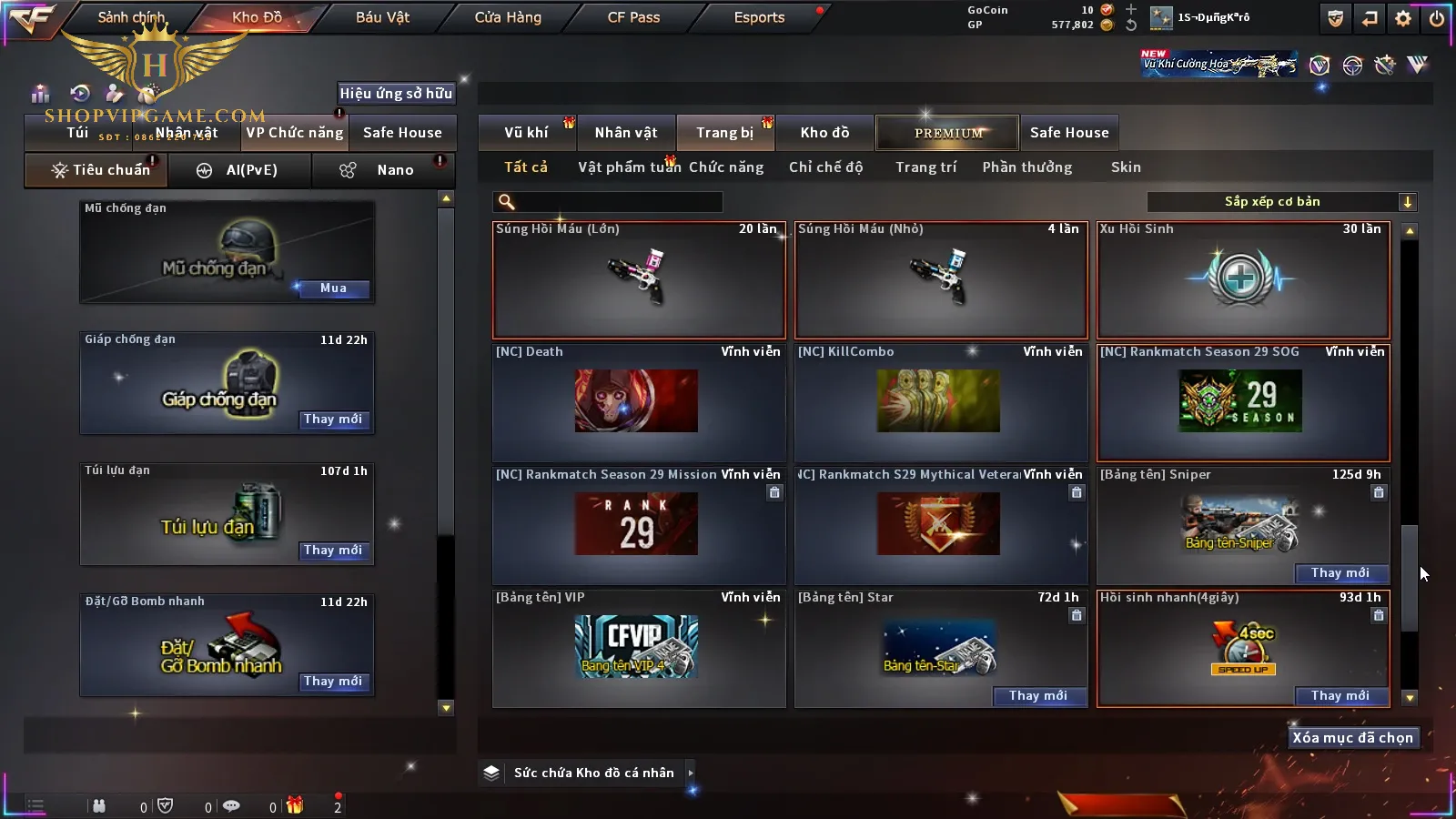Return to Sảnh chính lobby
Viewport: 1456px width, 819px height.
point(131,17)
